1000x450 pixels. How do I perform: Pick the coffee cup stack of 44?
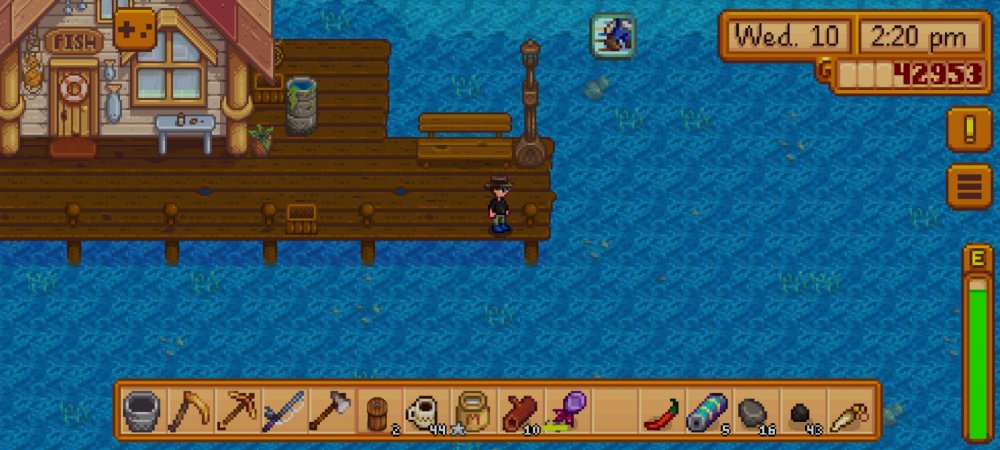point(424,410)
